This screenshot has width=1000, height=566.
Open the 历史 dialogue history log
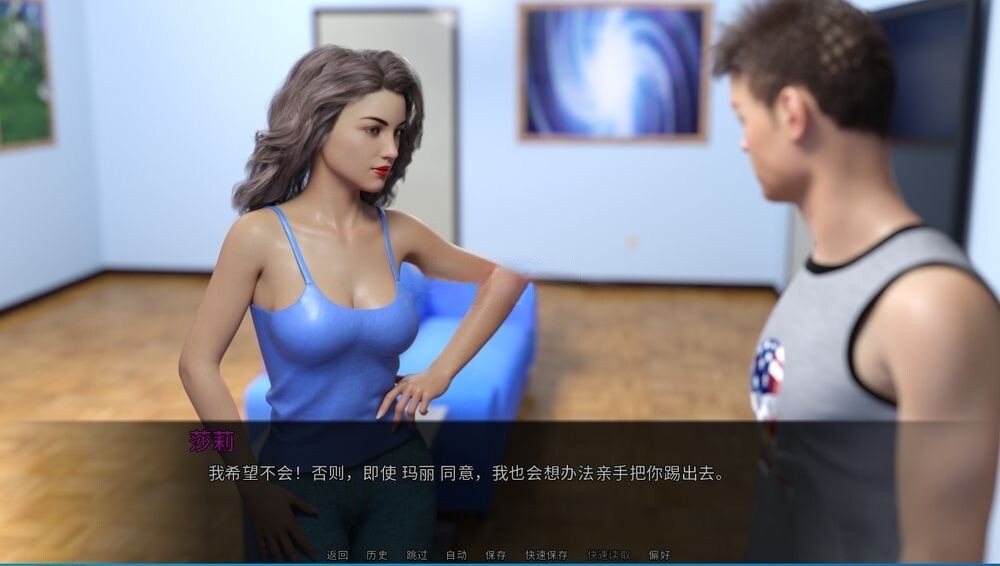pos(377,555)
